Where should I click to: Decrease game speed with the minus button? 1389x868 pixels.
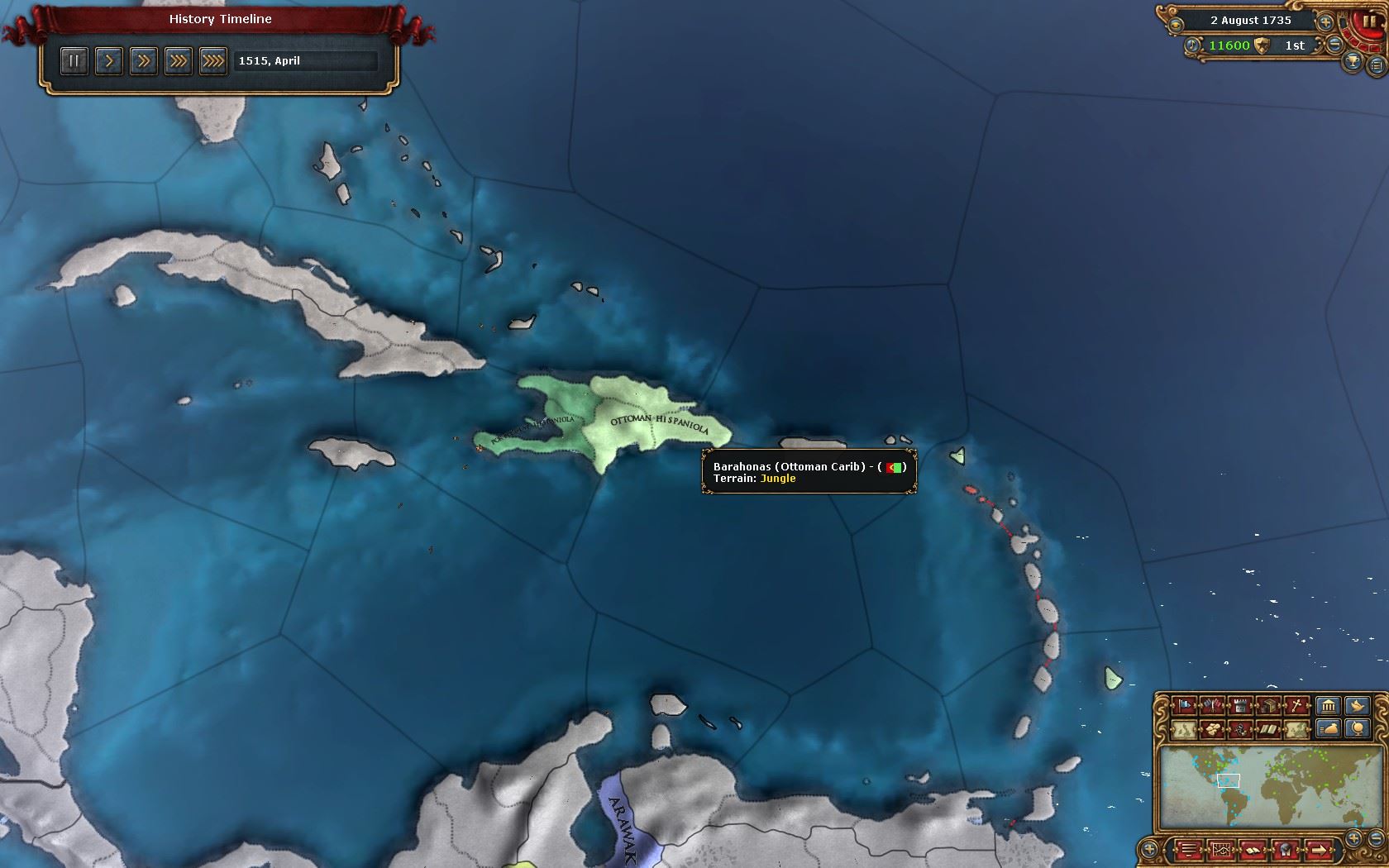1336,45
